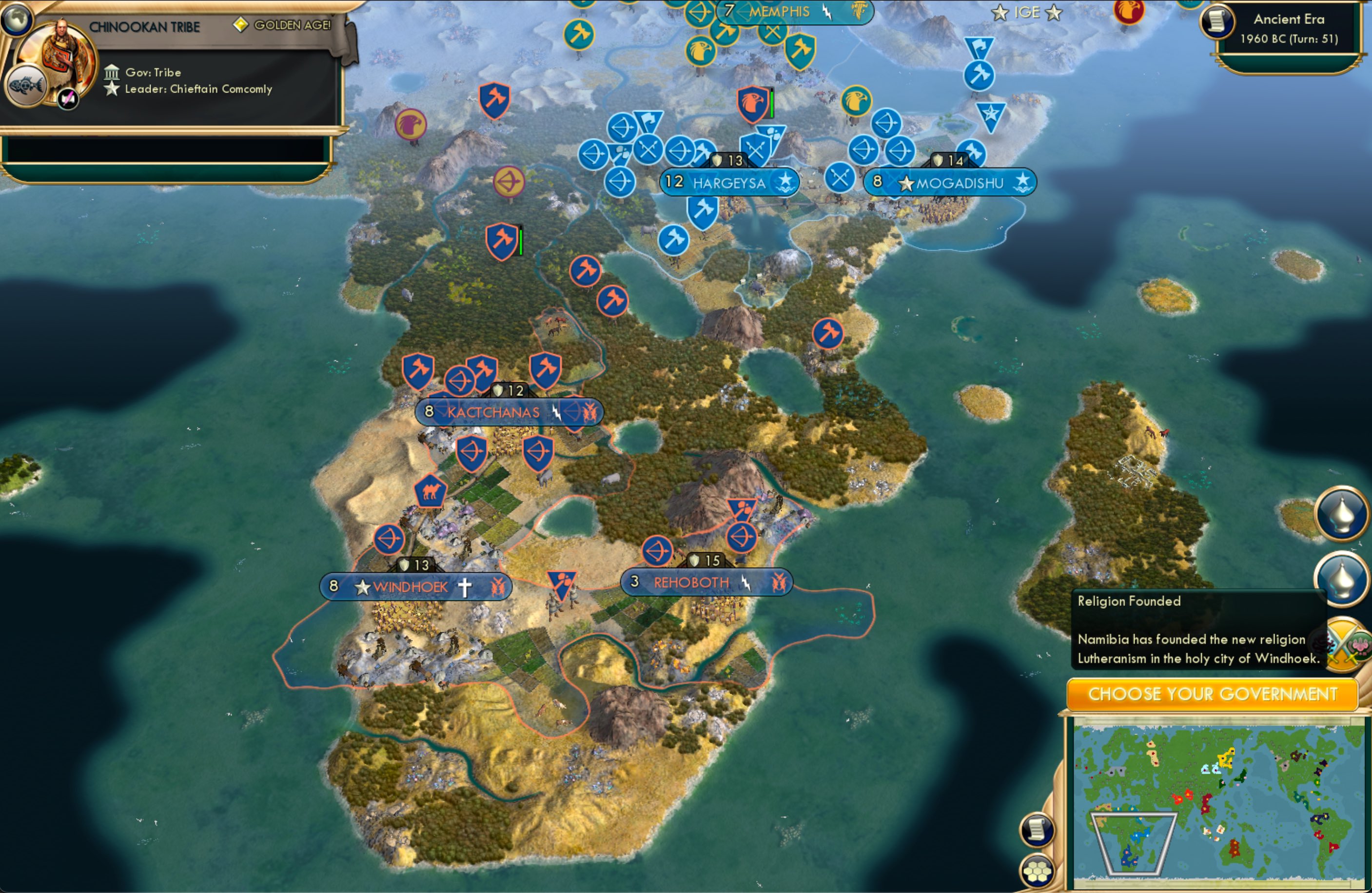Select the cross religion icon on Windhoek's banner
The width and height of the screenshot is (1372, 893).
(x=465, y=587)
